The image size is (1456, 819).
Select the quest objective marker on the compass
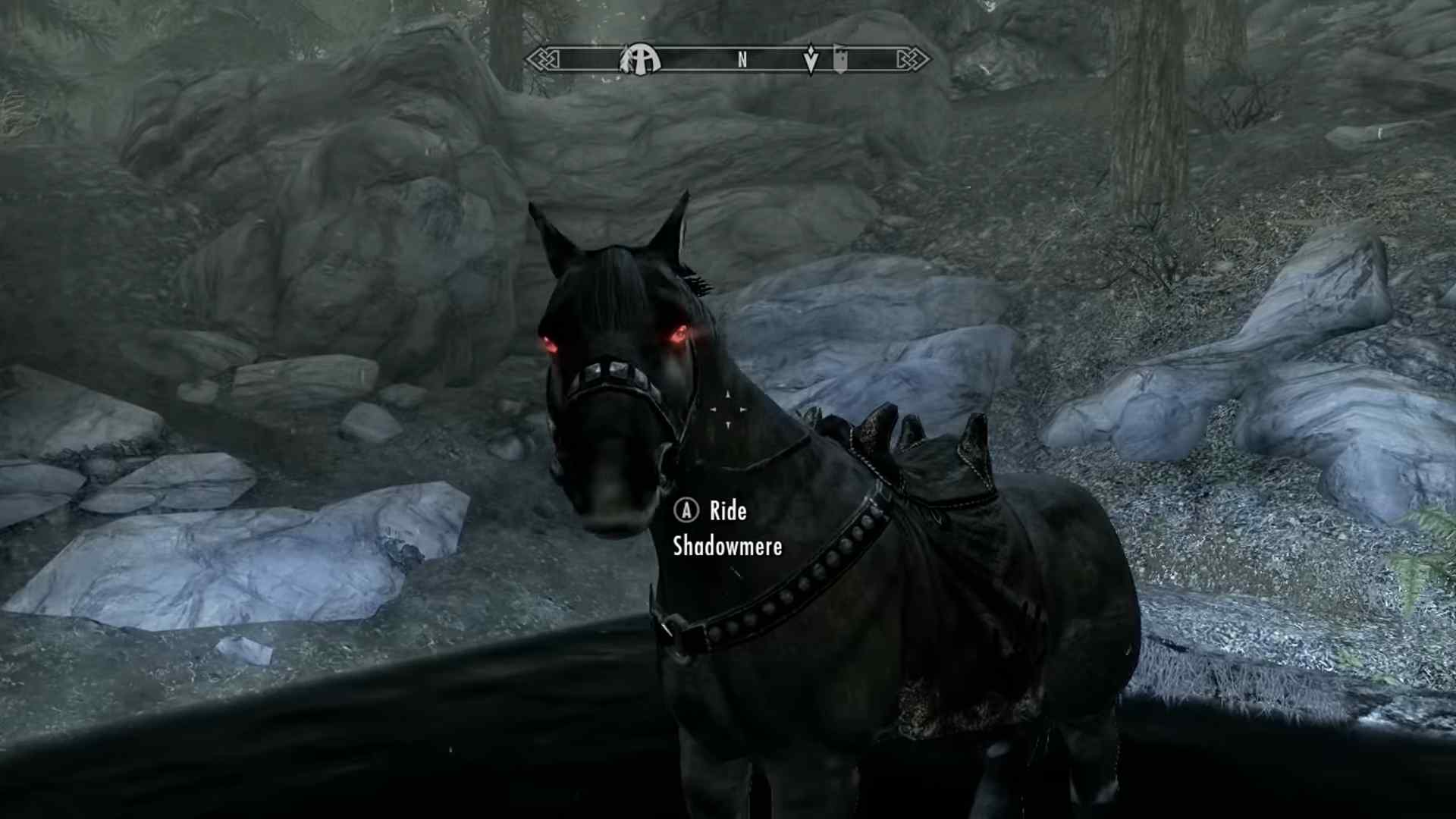811,58
